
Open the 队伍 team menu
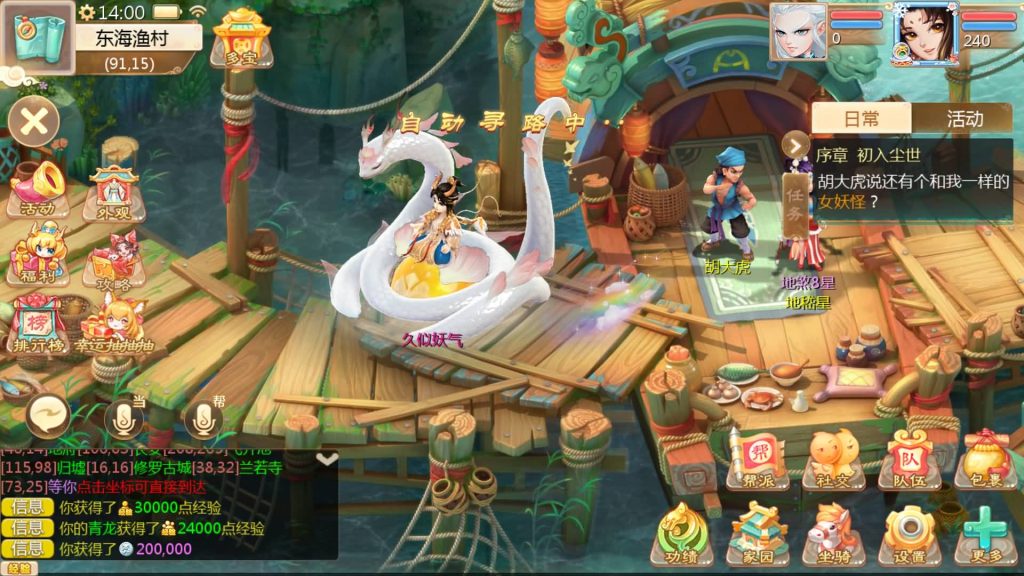click(908, 459)
